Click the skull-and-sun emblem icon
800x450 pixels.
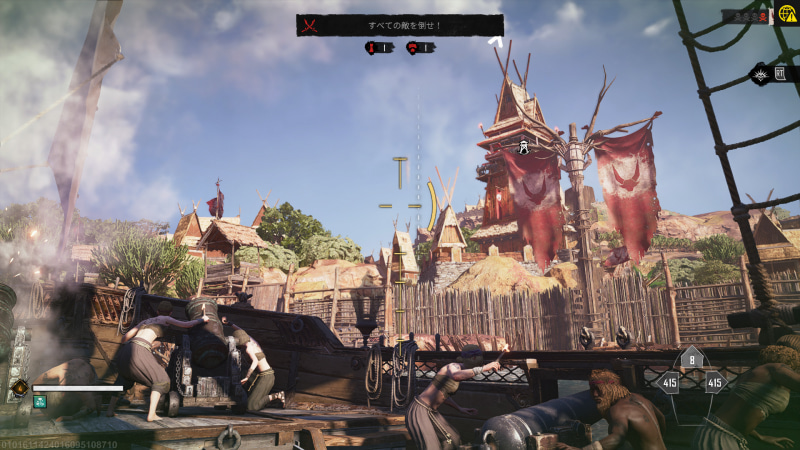(x=761, y=73)
